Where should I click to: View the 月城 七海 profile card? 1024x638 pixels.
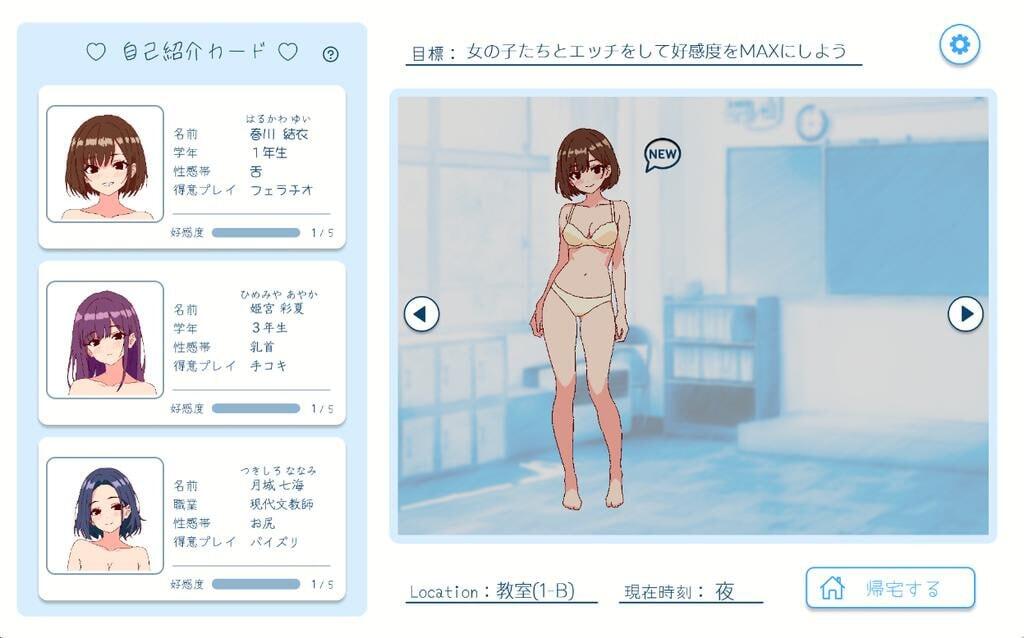click(x=192, y=518)
